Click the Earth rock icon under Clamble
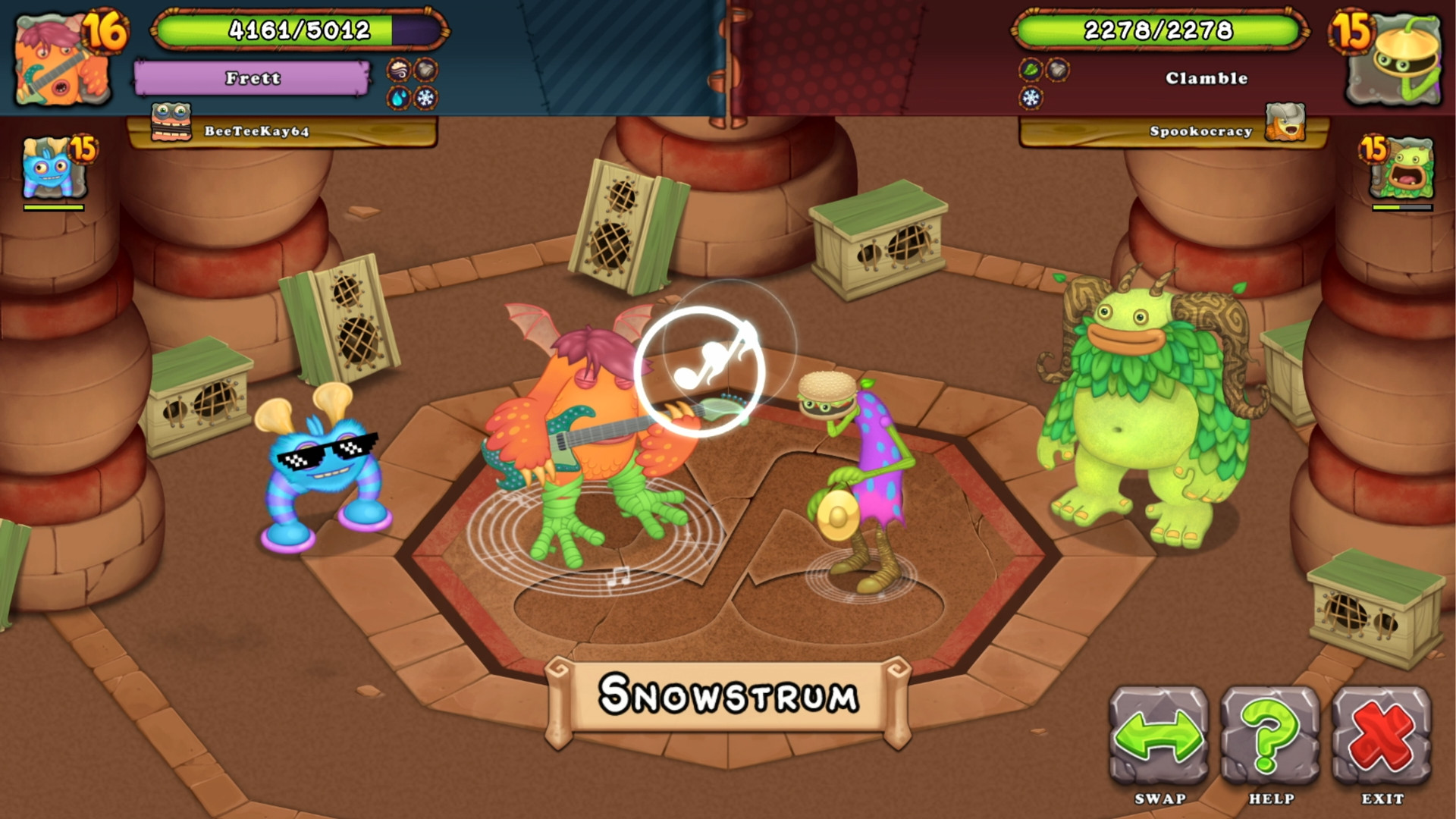Image resolution: width=1456 pixels, height=819 pixels. (x=1057, y=68)
